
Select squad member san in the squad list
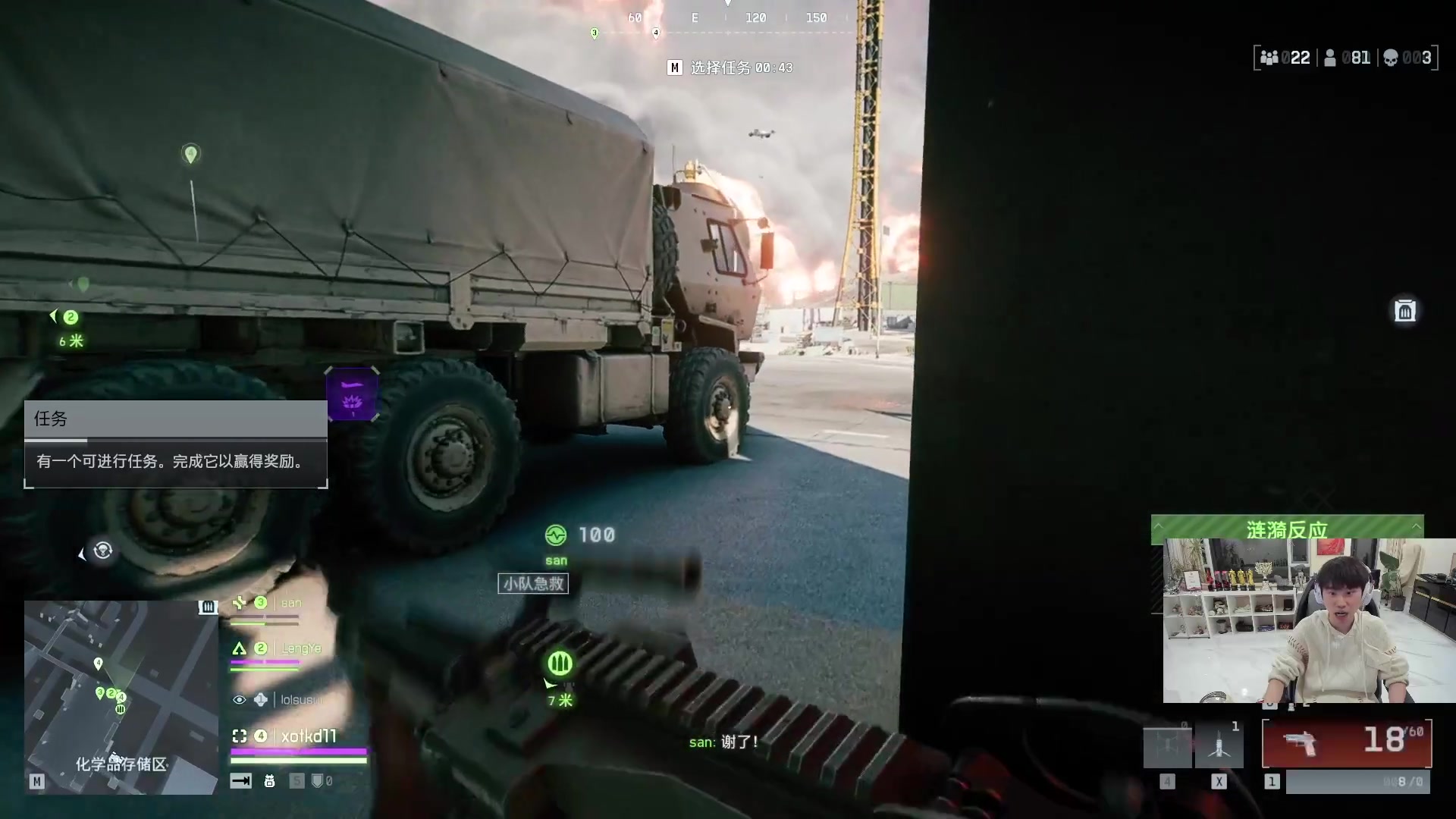click(x=291, y=603)
